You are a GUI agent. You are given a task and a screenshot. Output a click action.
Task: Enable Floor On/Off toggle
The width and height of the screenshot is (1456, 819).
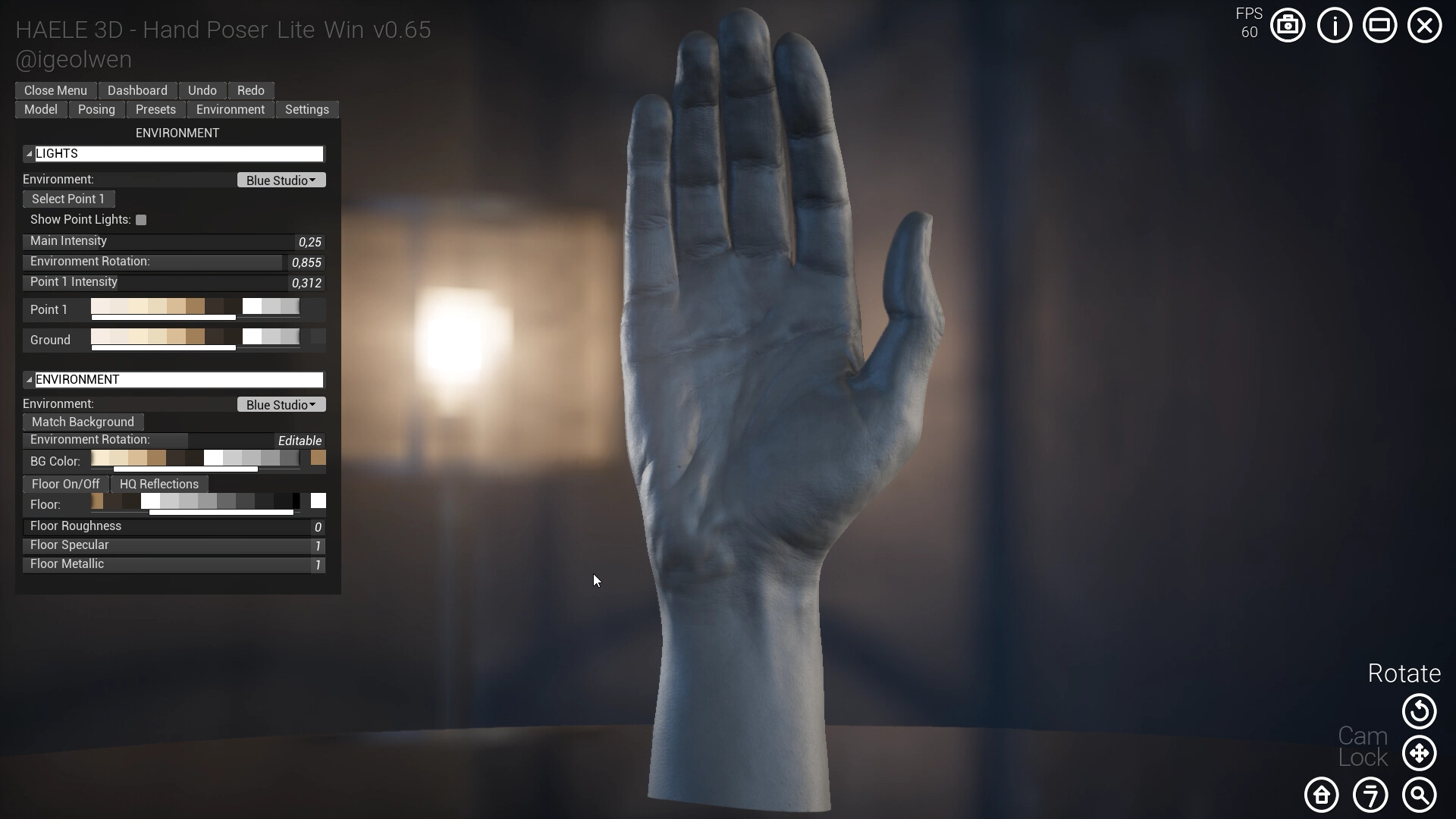tap(65, 484)
